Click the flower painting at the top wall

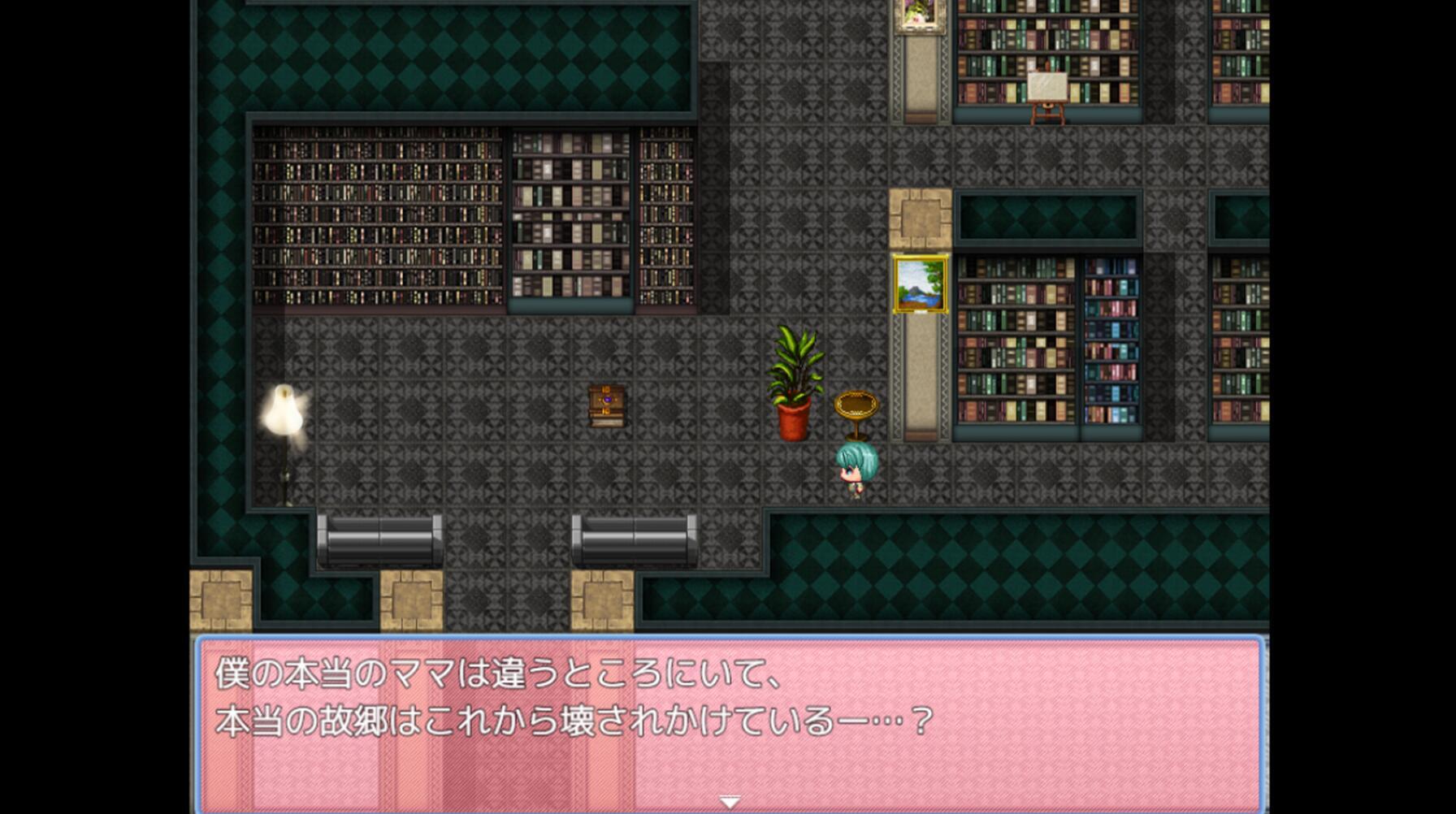[x=917, y=15]
